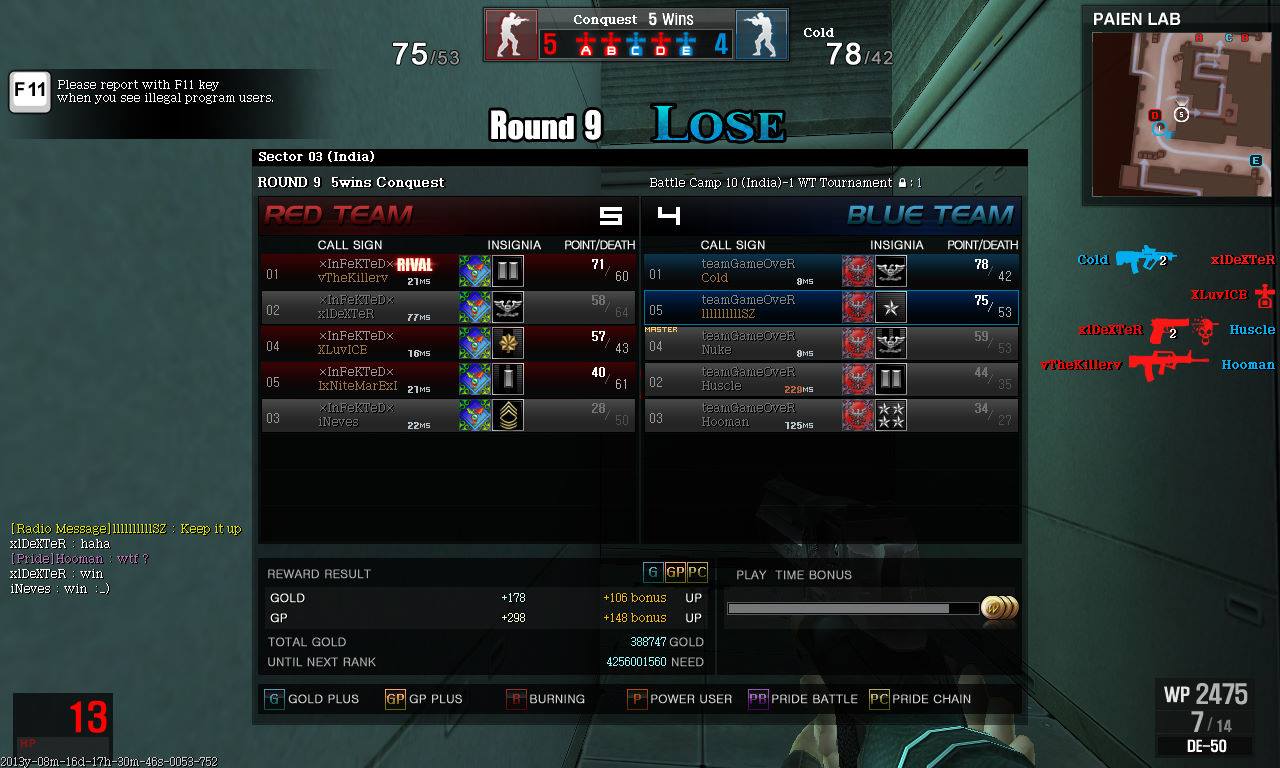The image size is (1280, 768).
Task: Select xlDeXTeR's scoreboard row
Action: (447, 307)
